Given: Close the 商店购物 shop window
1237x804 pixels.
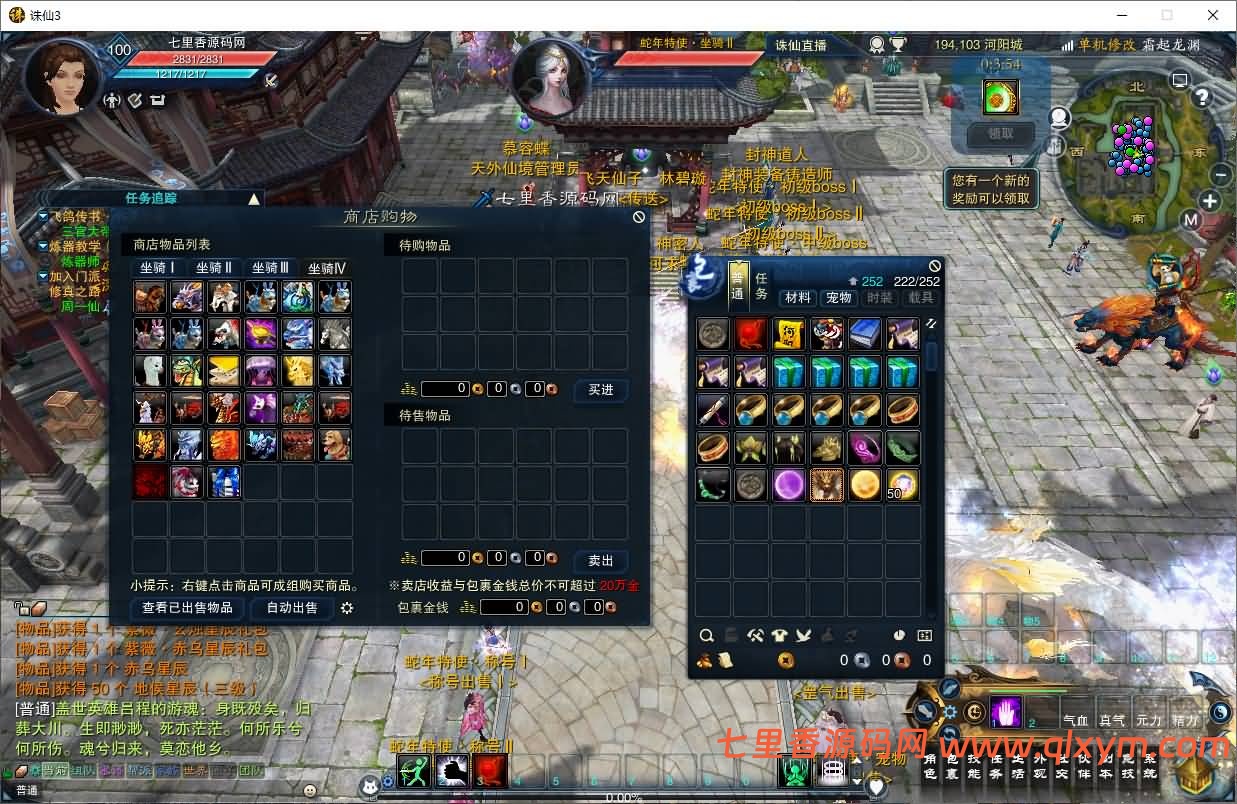Looking at the screenshot, I should (639, 217).
